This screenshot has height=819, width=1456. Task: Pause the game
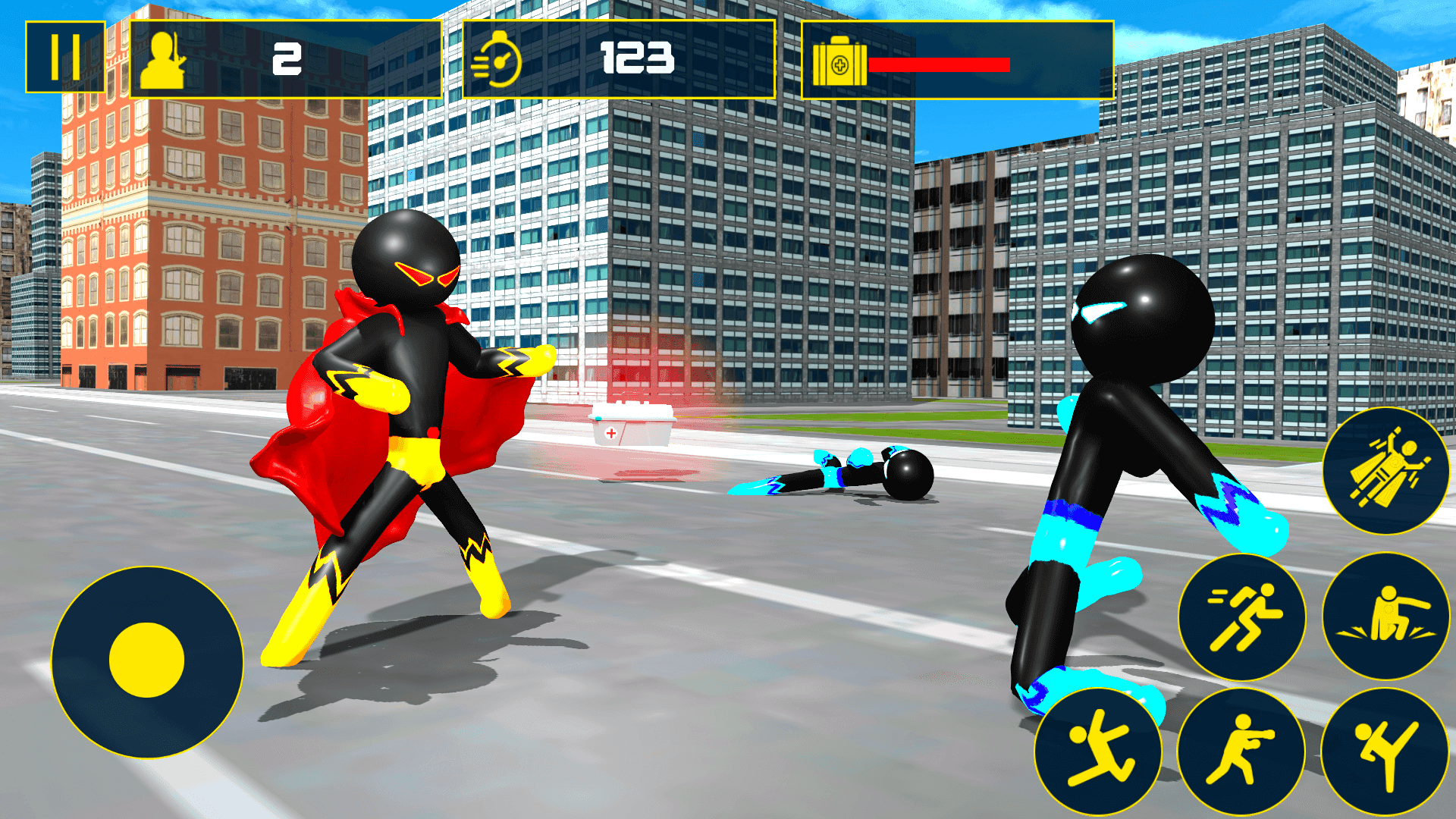tap(67, 58)
